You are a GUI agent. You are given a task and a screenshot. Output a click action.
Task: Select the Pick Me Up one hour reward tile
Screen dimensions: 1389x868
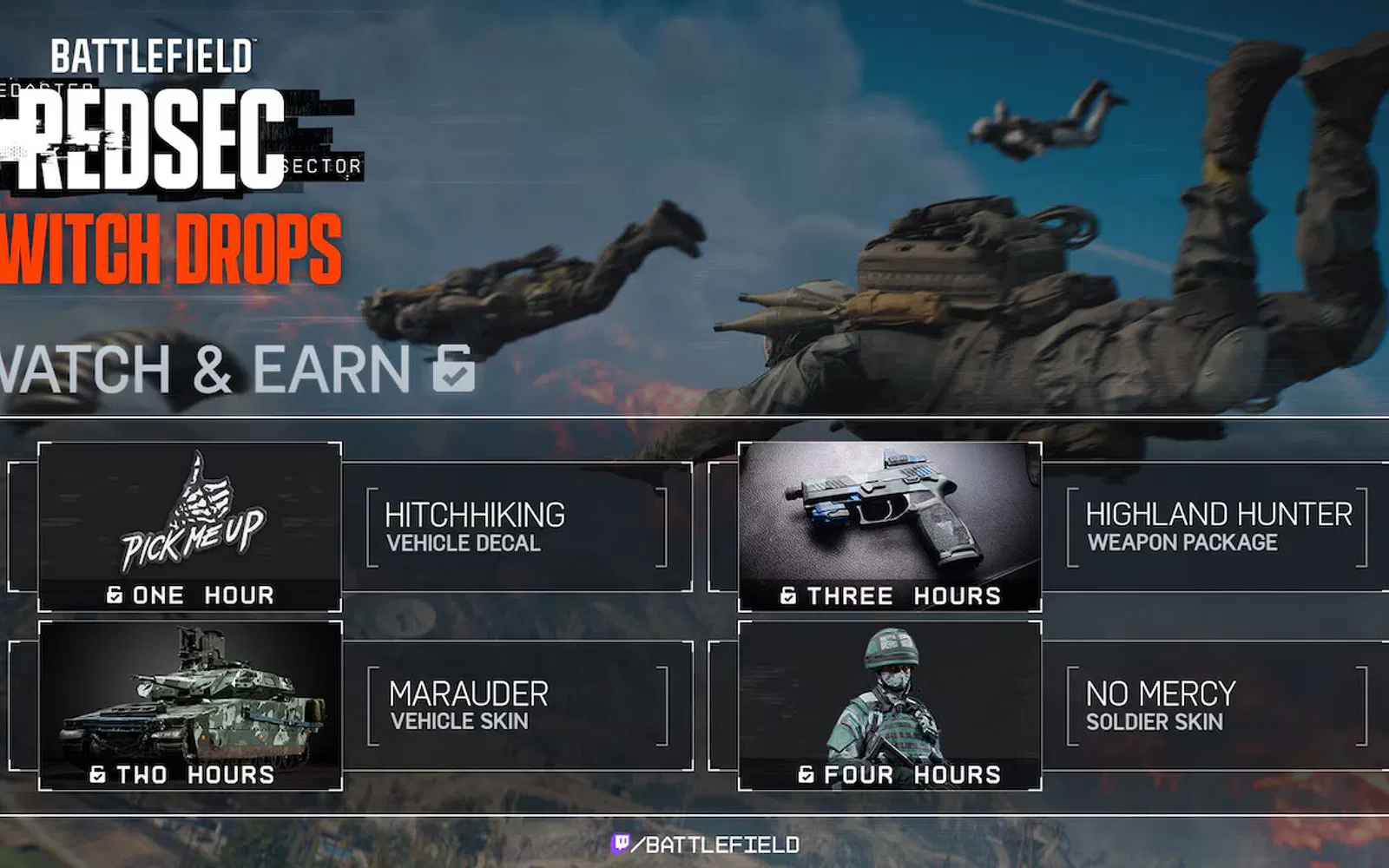[189, 526]
